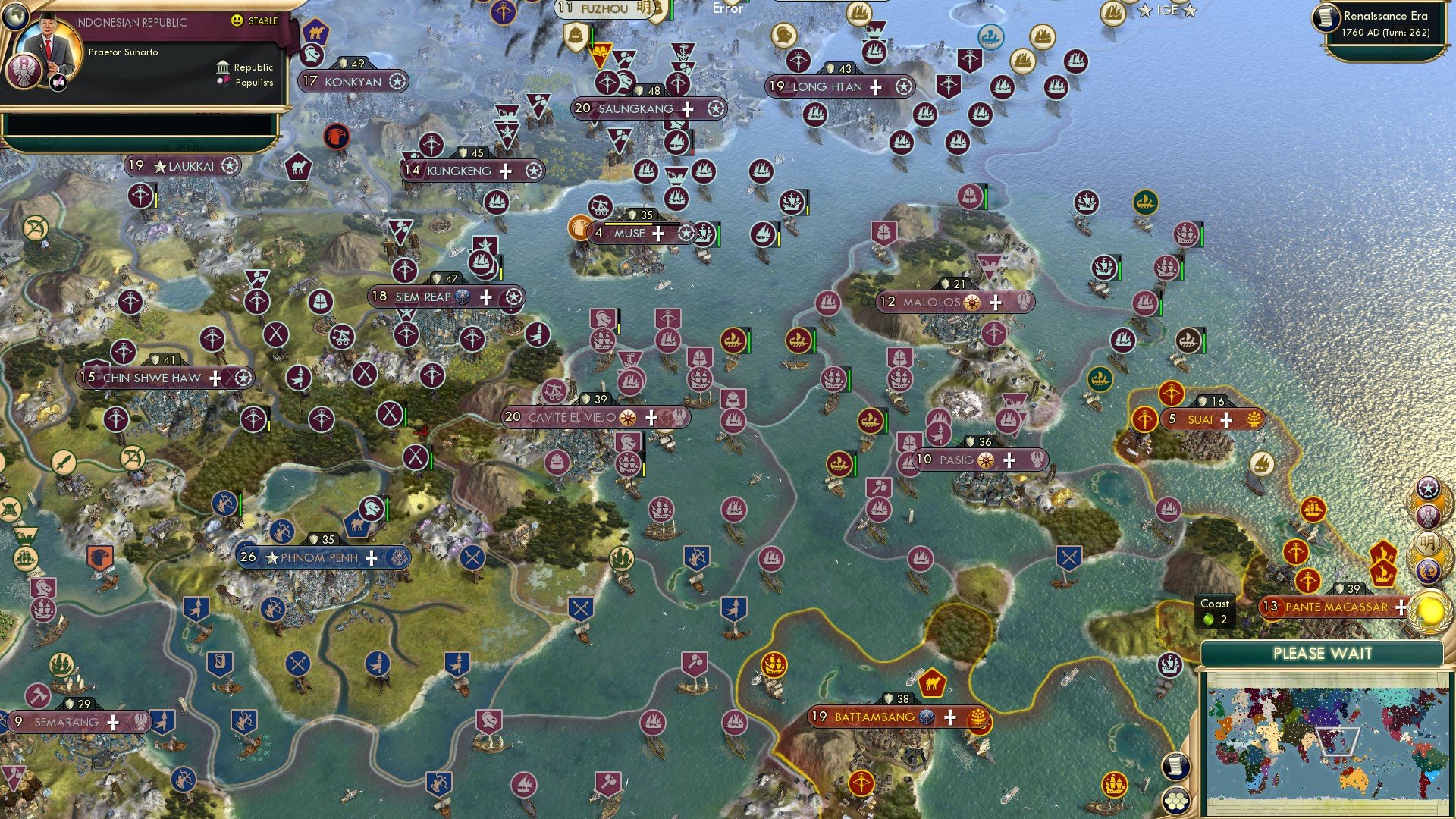
Task: Open the Ming diplomacy medallion icon
Action: [1429, 540]
